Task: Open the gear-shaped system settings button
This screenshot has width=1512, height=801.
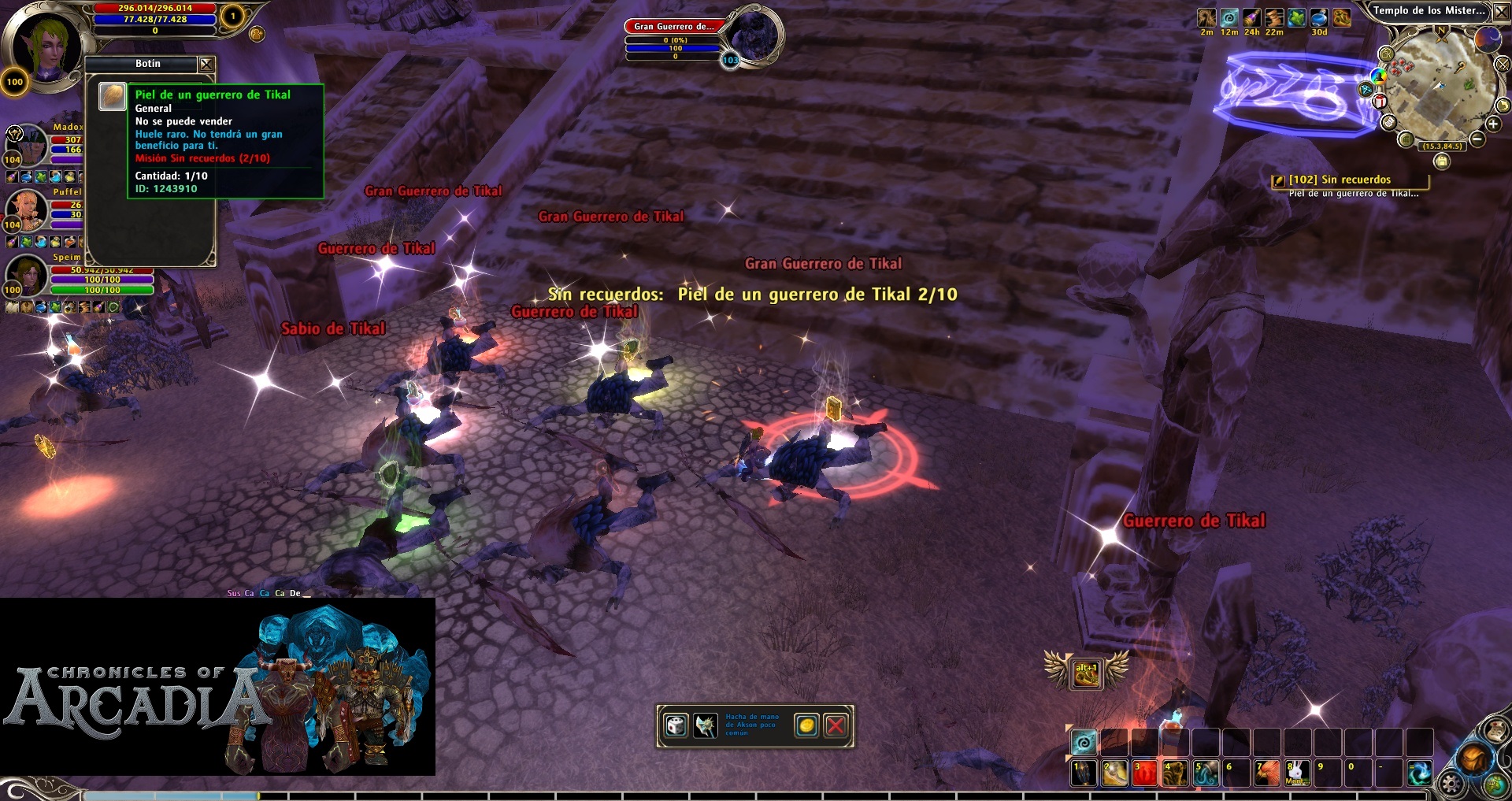Action: pos(1451,784)
